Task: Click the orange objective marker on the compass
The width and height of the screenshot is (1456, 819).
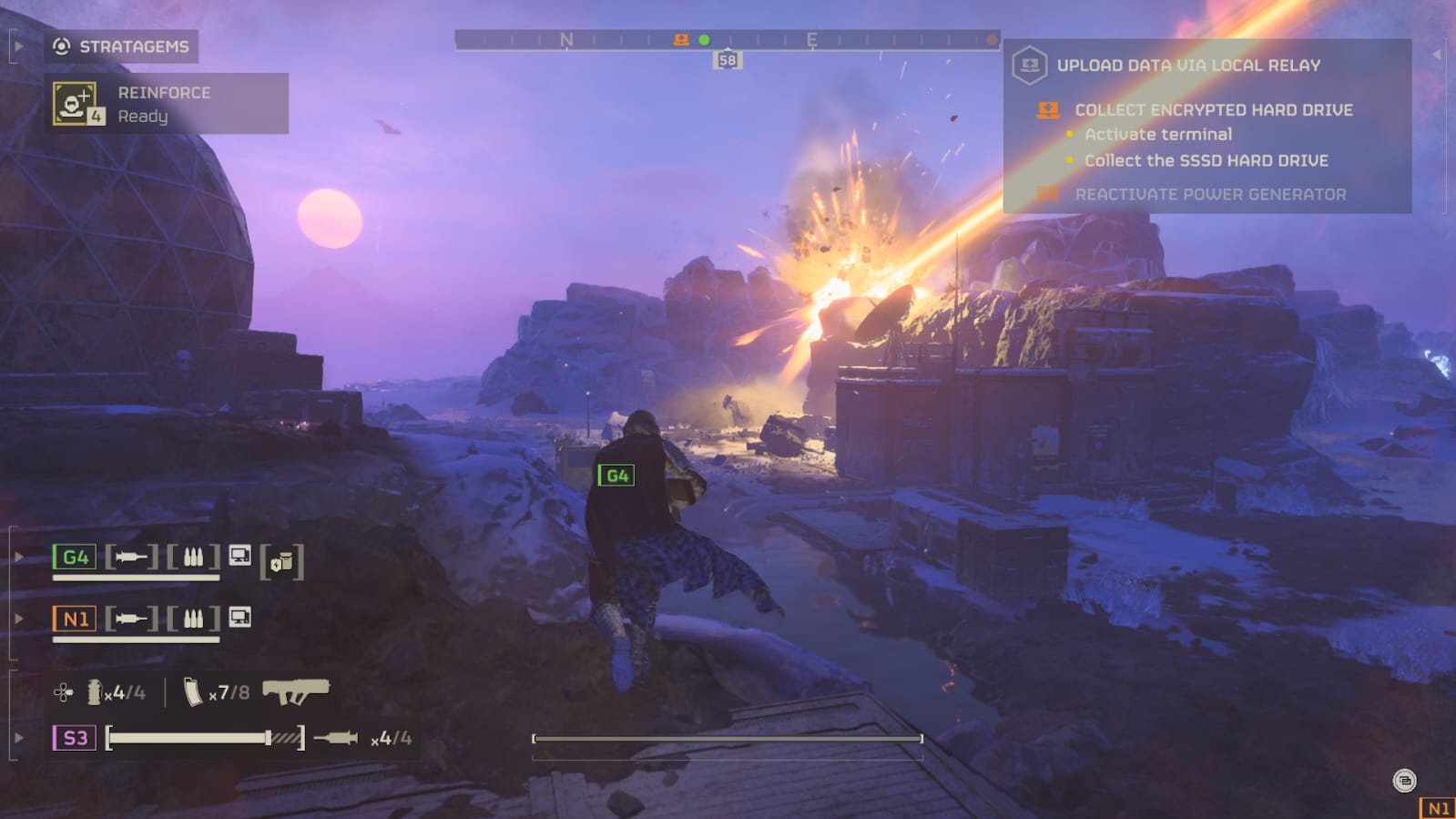Action: tap(681, 40)
